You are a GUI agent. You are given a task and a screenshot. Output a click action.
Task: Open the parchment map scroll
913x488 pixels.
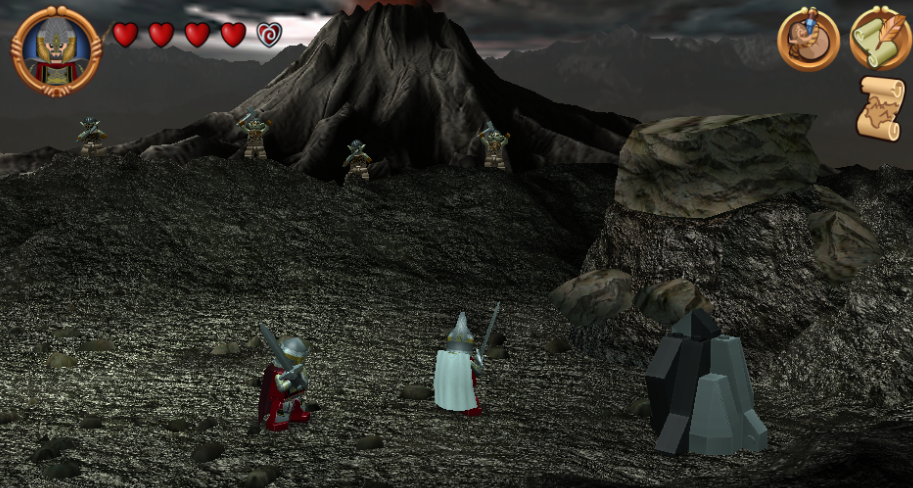pos(880,108)
